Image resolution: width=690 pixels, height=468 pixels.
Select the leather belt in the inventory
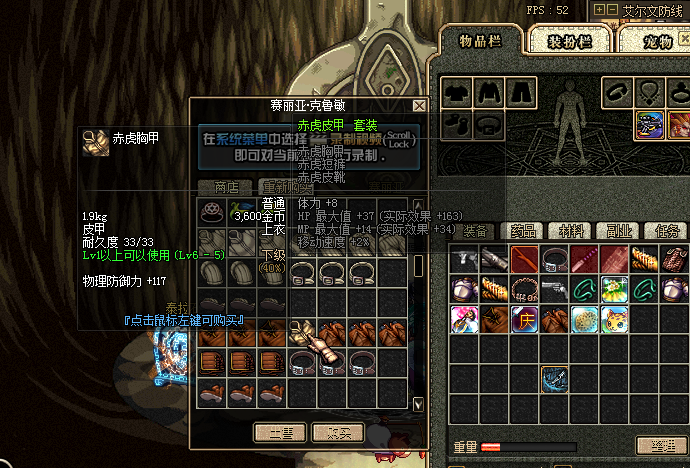click(555, 260)
